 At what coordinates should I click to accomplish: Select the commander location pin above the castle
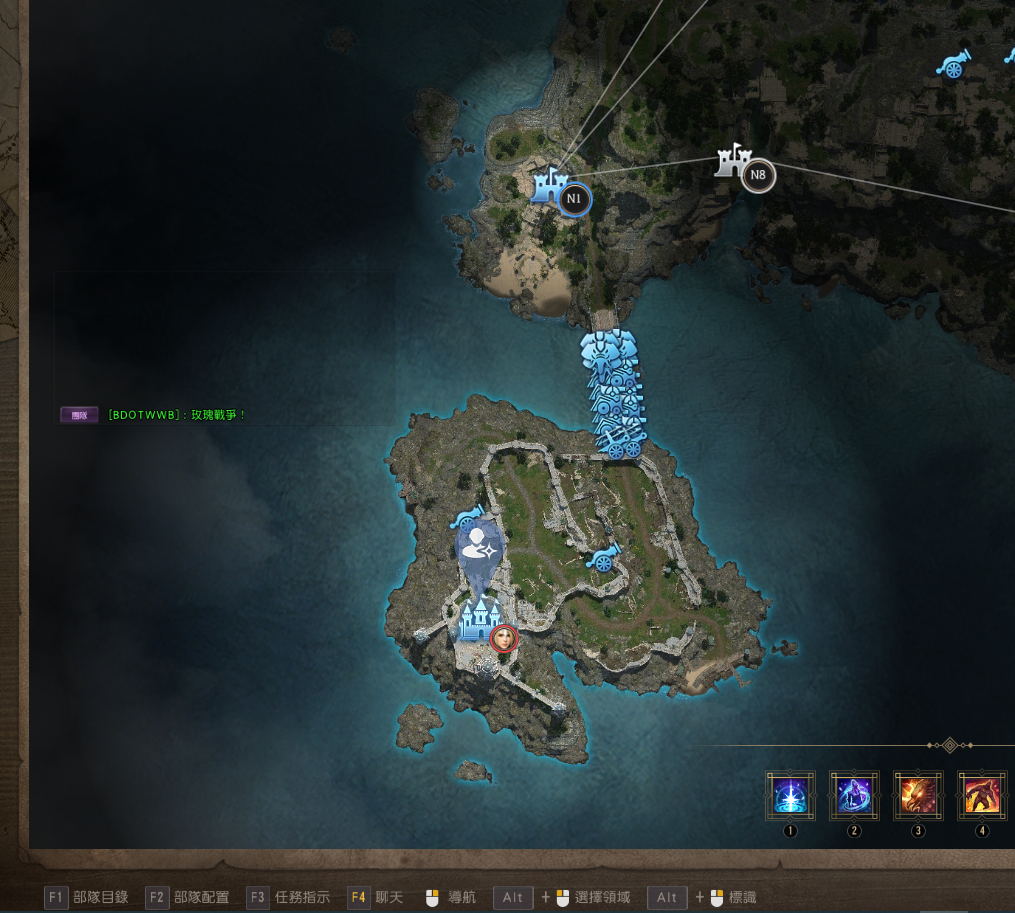(478, 548)
